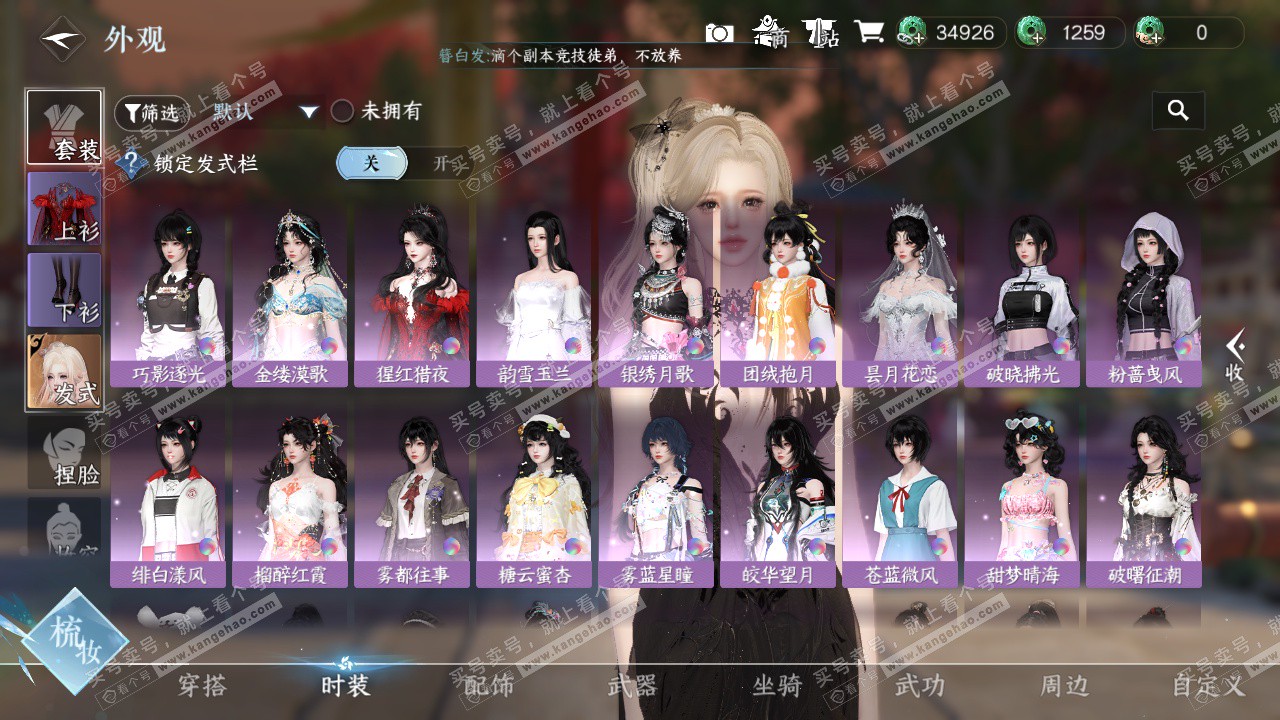
Task: Select the 糖云蜜杏 yellow bow outfit card
Action: tap(535, 498)
